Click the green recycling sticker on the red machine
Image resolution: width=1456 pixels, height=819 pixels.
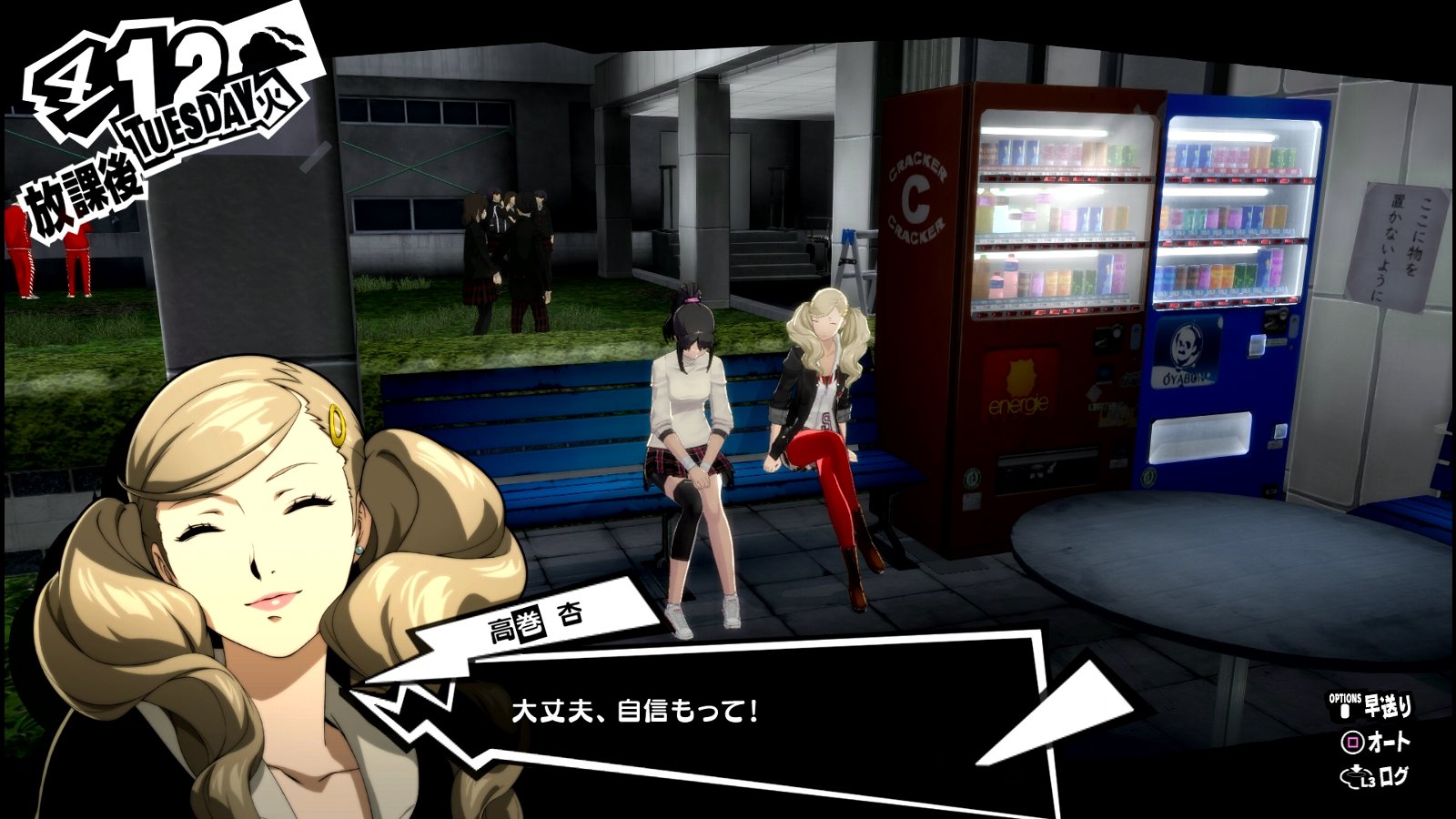tap(972, 478)
